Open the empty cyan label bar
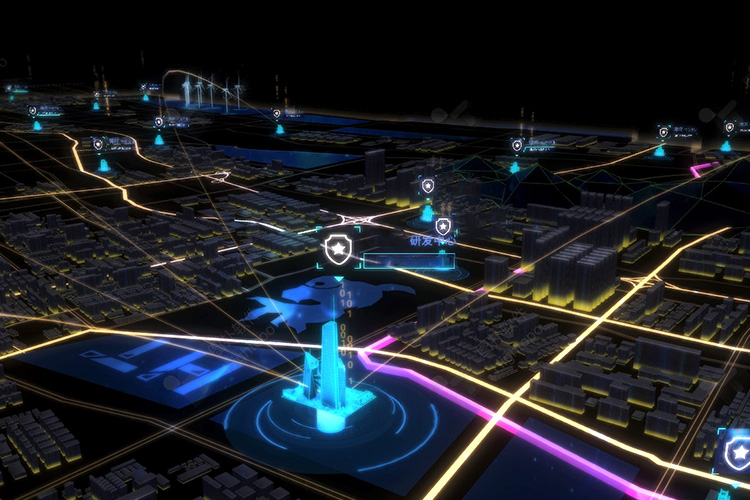The image size is (750, 500). tap(408, 262)
